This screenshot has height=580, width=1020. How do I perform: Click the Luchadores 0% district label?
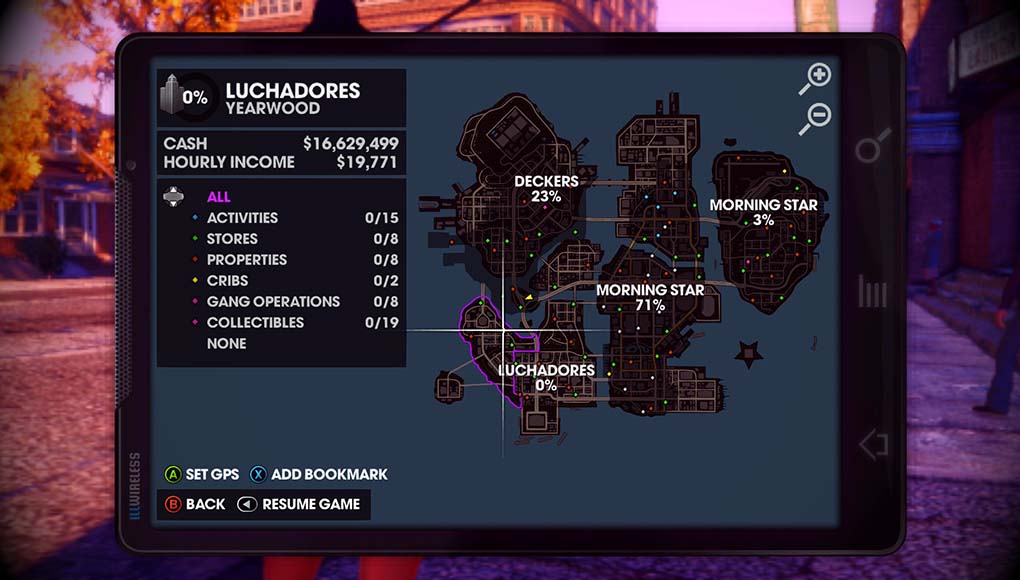(546, 377)
